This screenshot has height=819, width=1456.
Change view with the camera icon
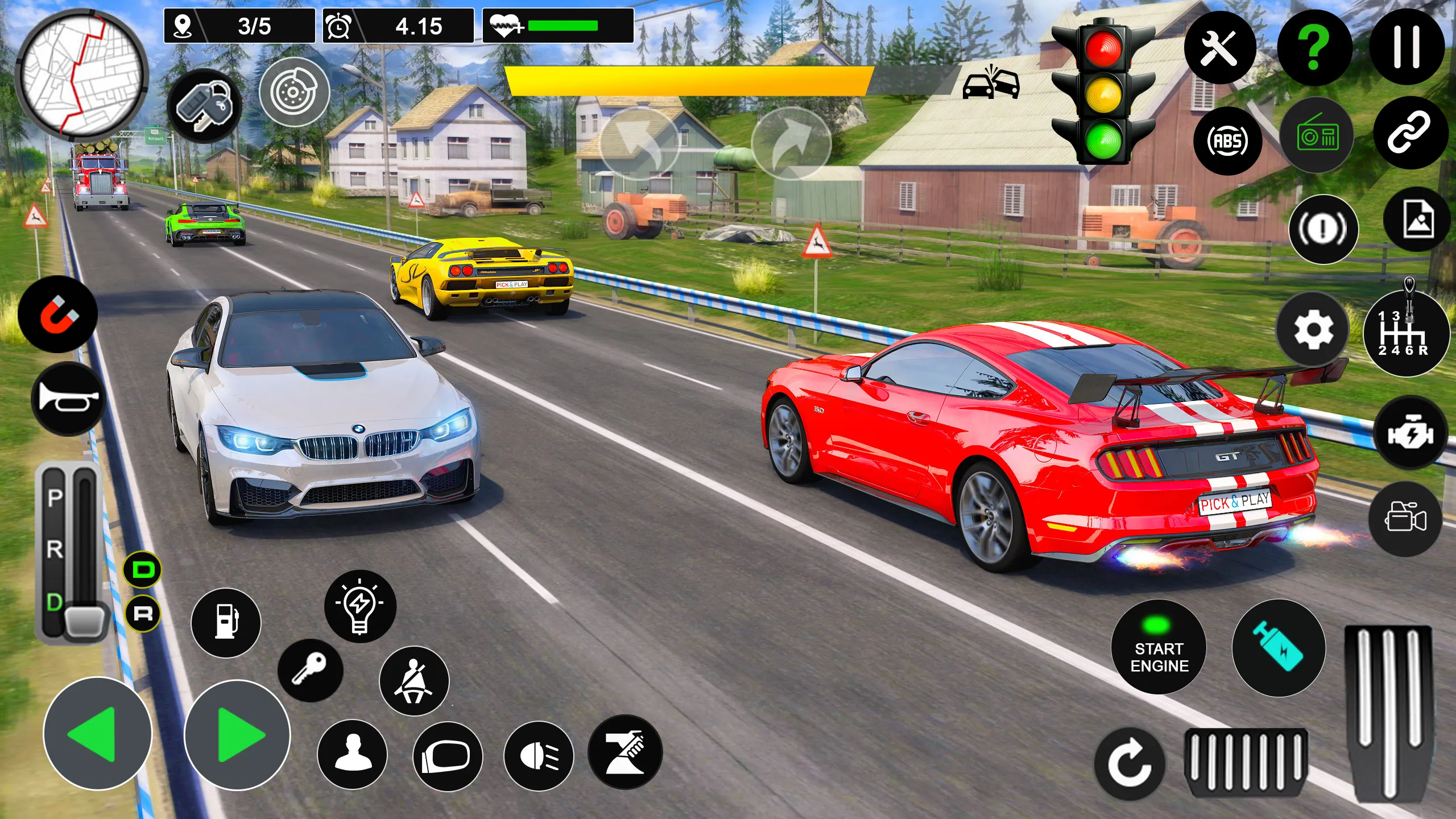tap(1405, 519)
